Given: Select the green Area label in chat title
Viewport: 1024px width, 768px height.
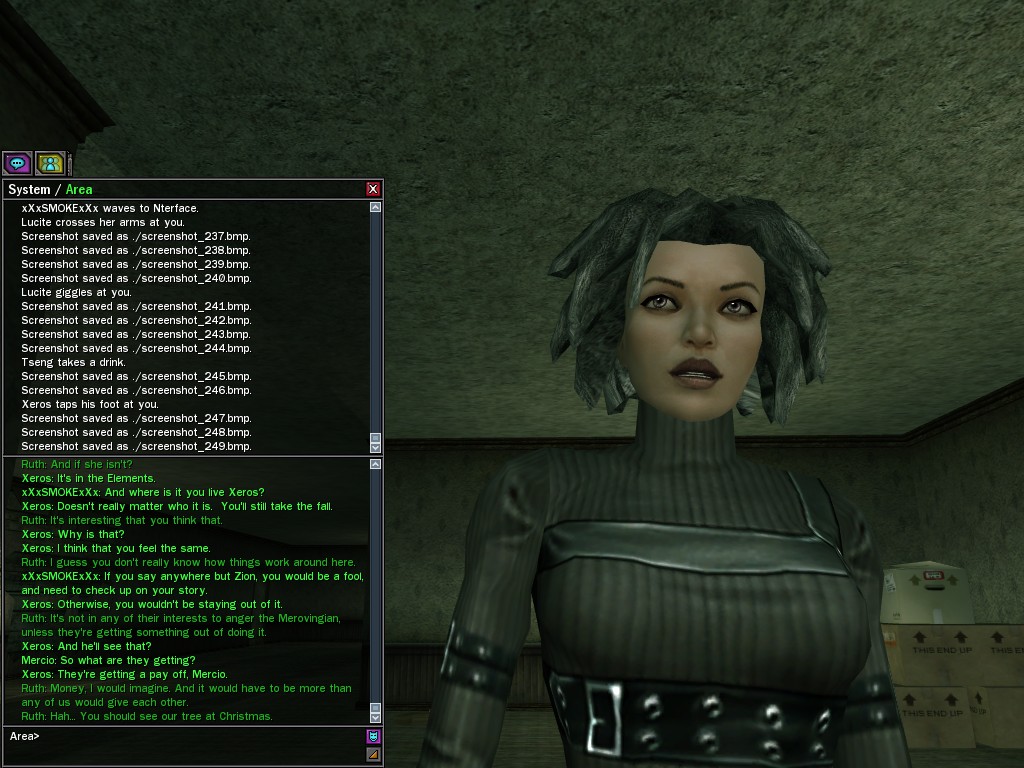Looking at the screenshot, I should (79, 190).
